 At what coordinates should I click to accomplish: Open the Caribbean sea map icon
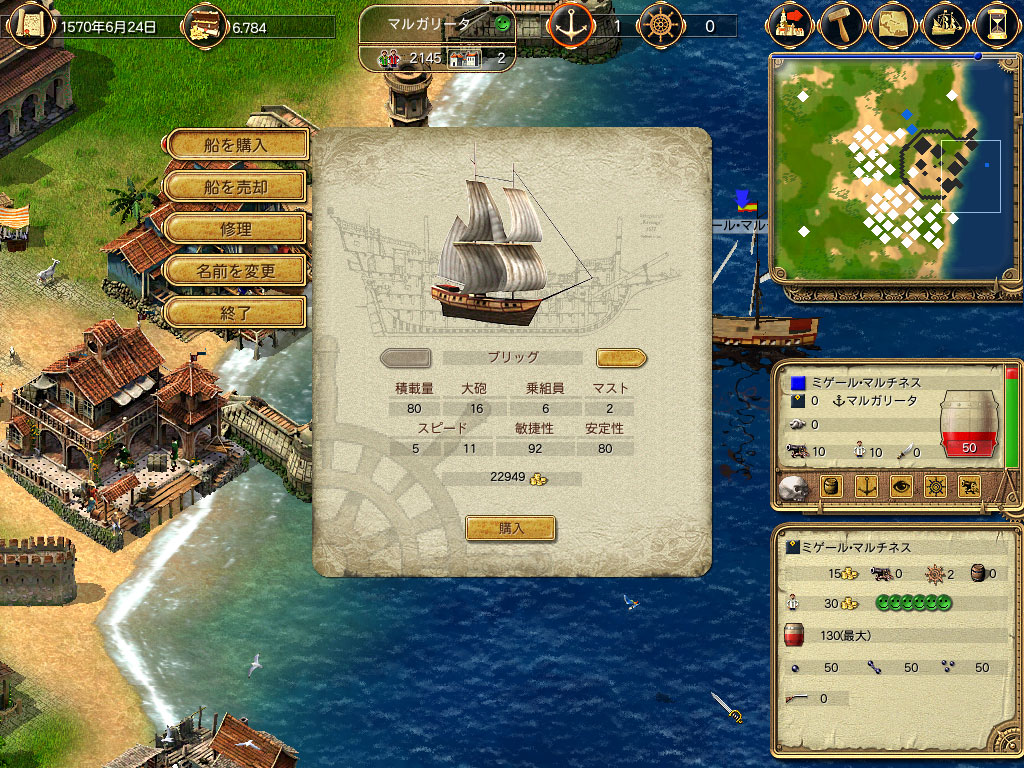tap(893, 22)
